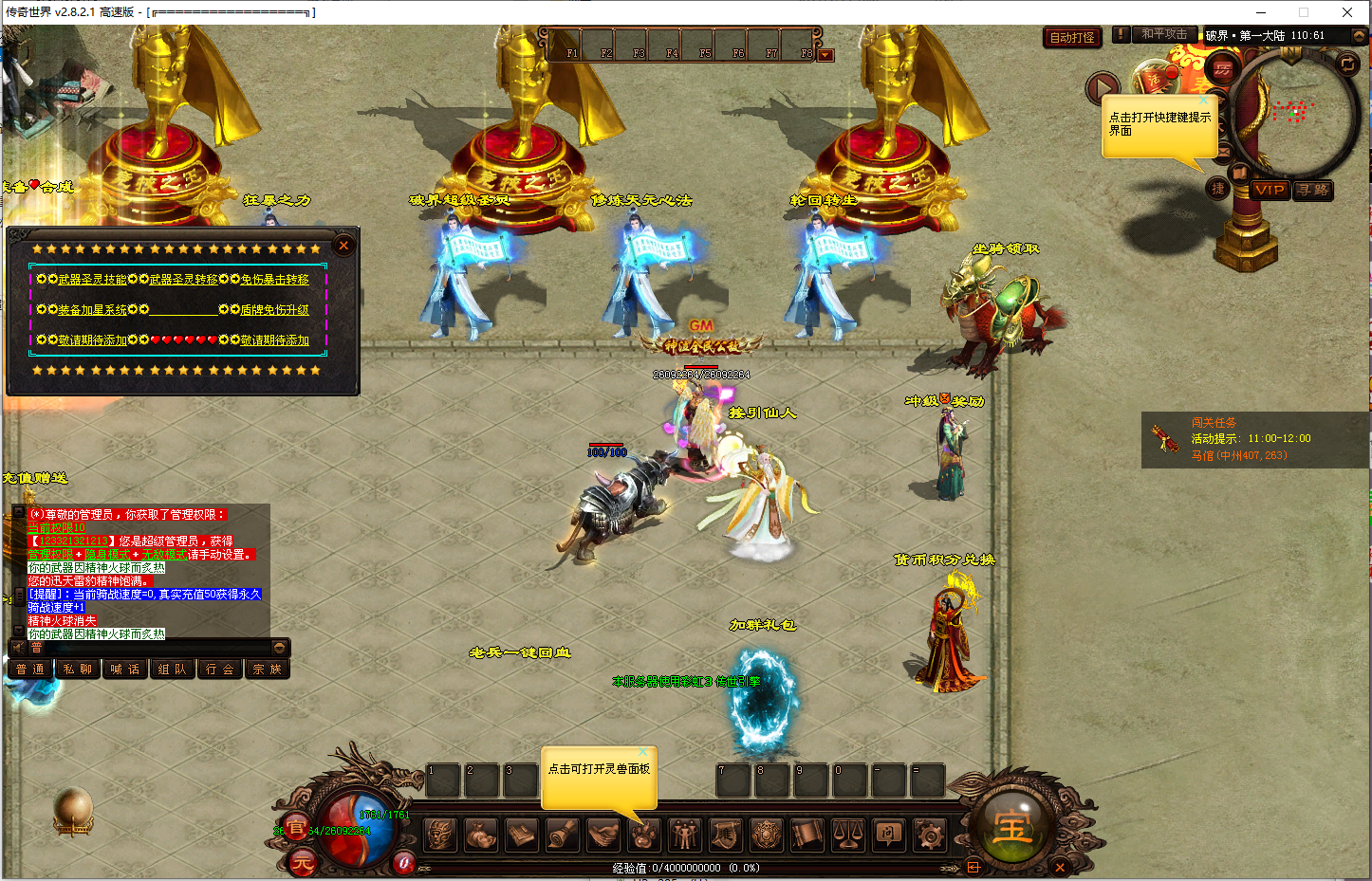Select the 喊话 shout chat tab
1372x881 pixels.
coord(125,670)
